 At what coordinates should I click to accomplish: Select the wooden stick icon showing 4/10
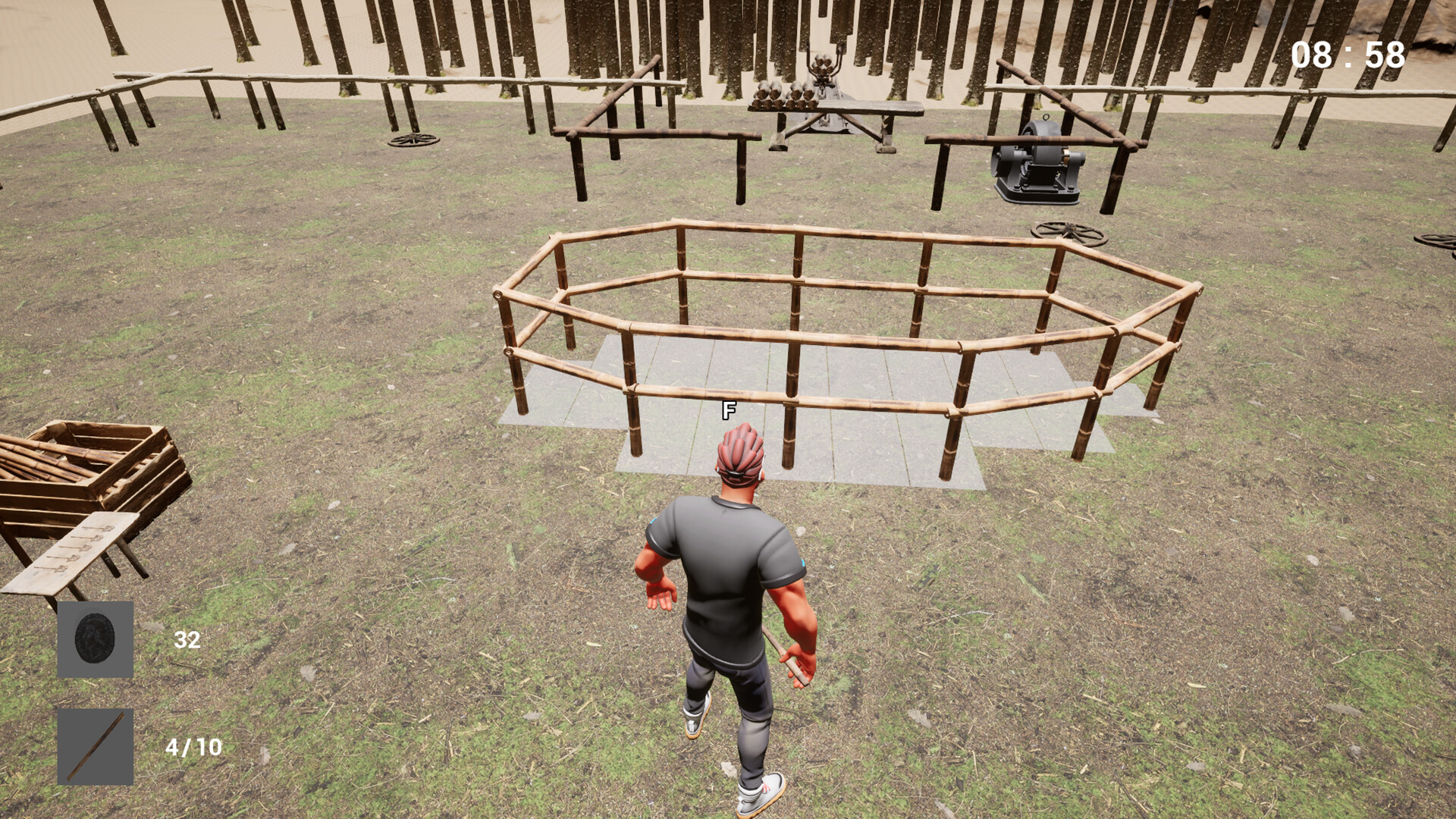[x=93, y=747]
